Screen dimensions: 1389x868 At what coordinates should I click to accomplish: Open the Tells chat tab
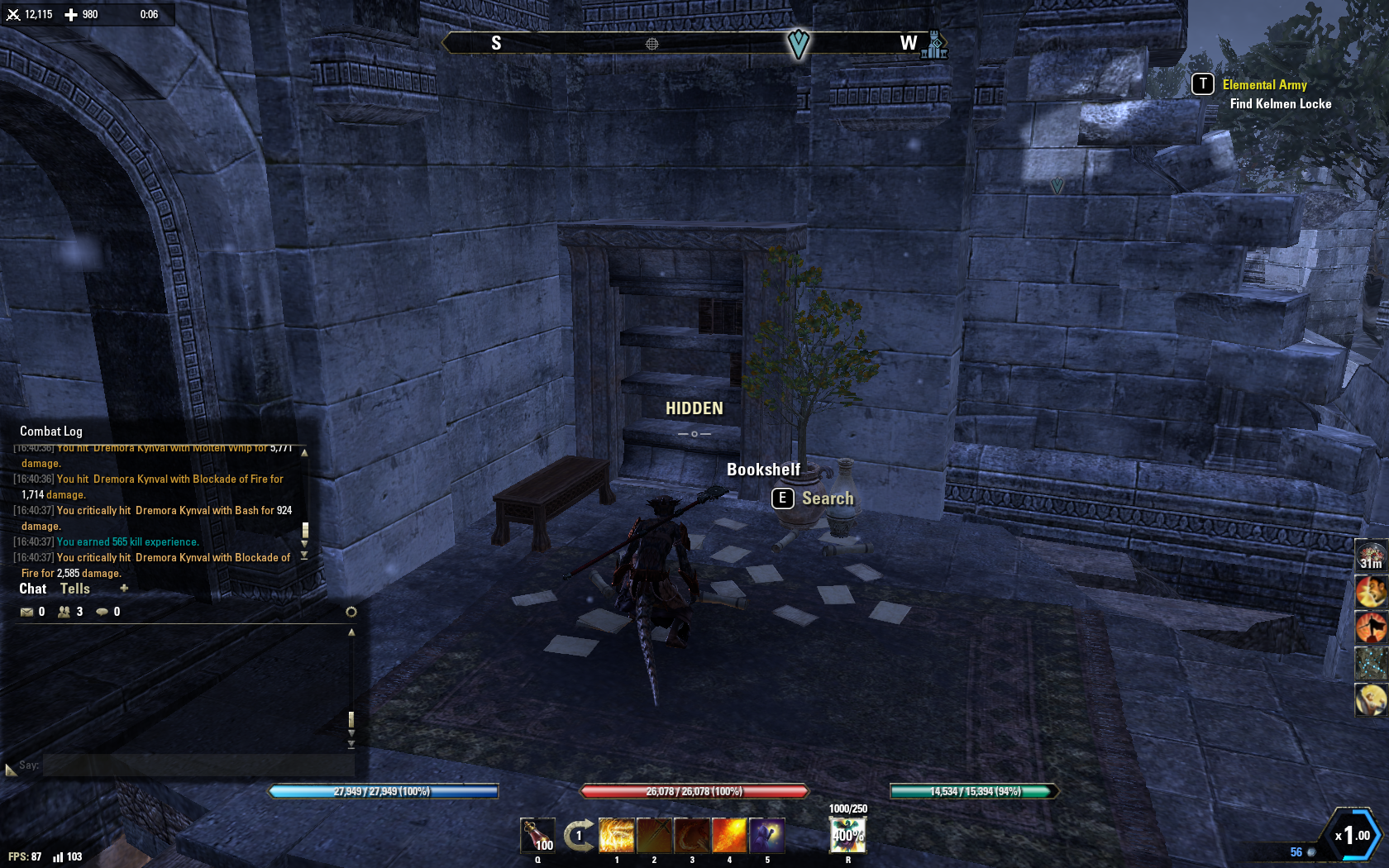pyautogui.click(x=74, y=589)
